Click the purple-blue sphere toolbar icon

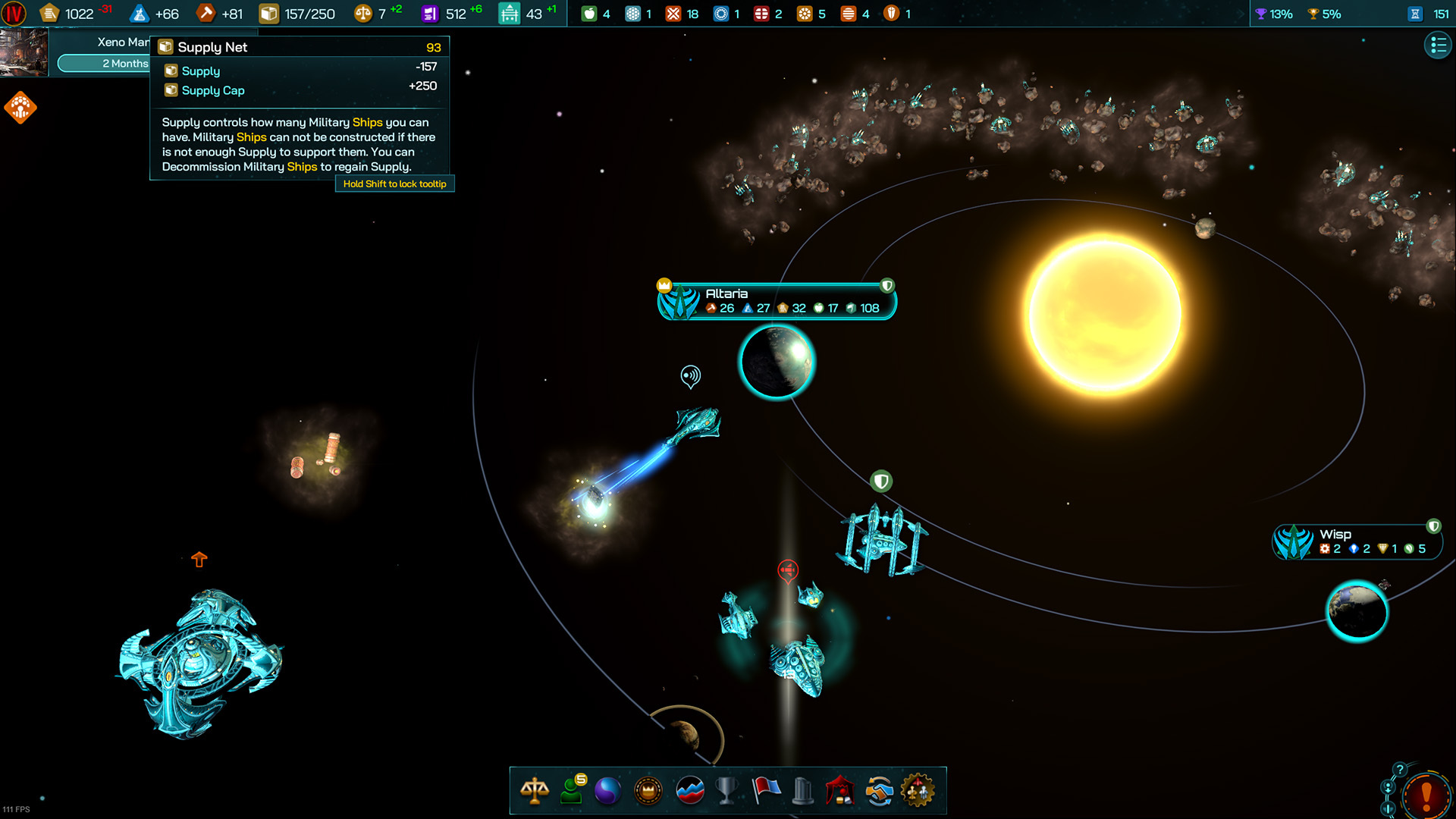click(607, 791)
